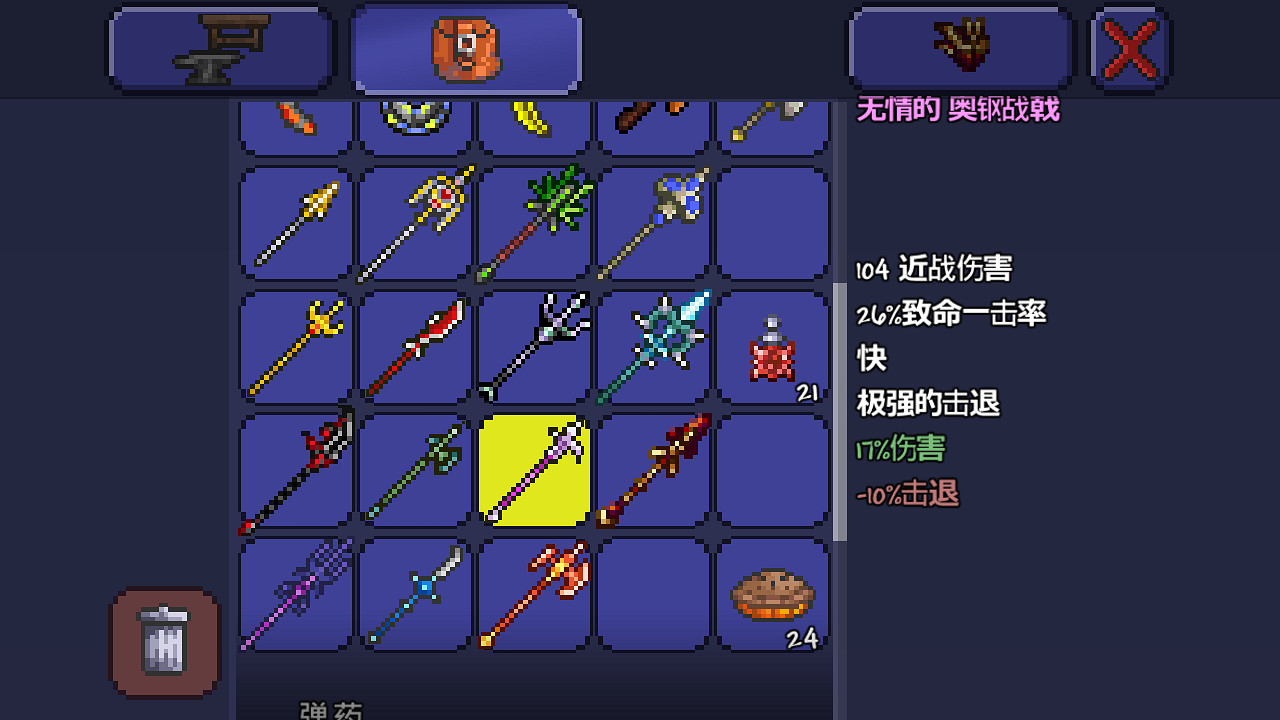Select the flaming spear in the bottom row
The width and height of the screenshot is (1280, 720).
tap(533, 595)
